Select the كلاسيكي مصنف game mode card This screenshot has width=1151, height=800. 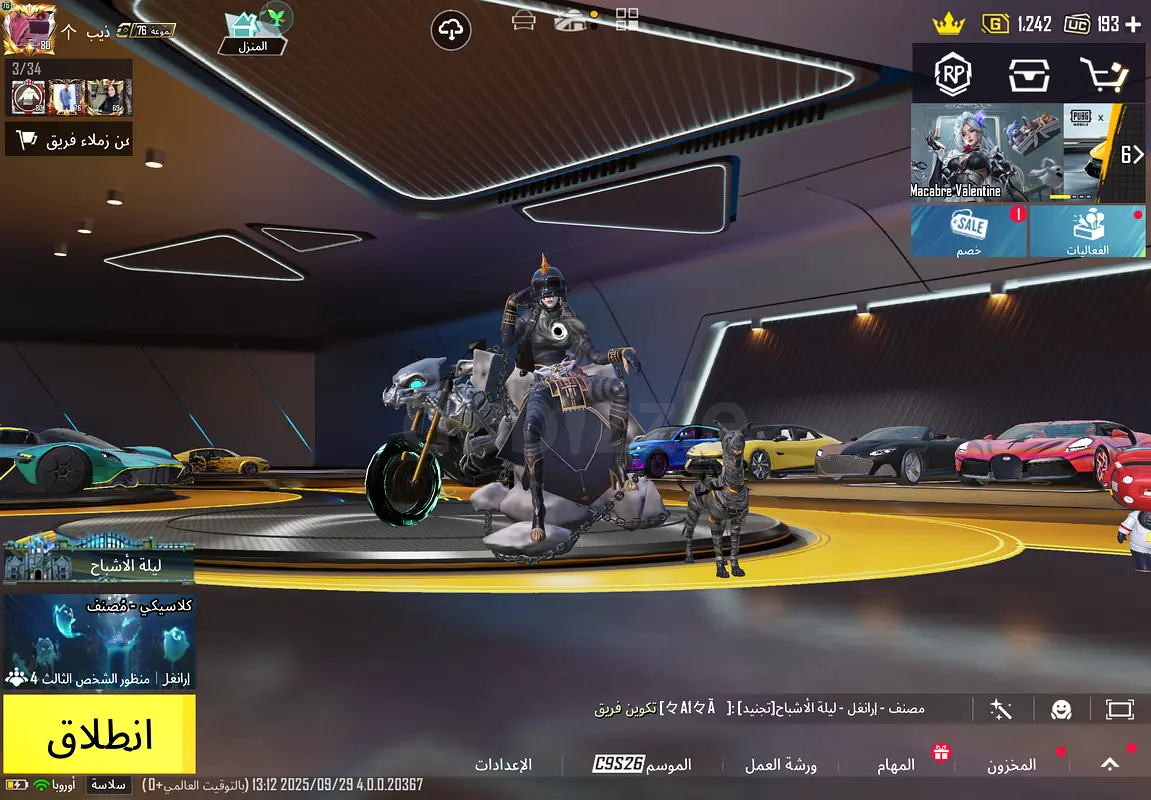(99, 641)
